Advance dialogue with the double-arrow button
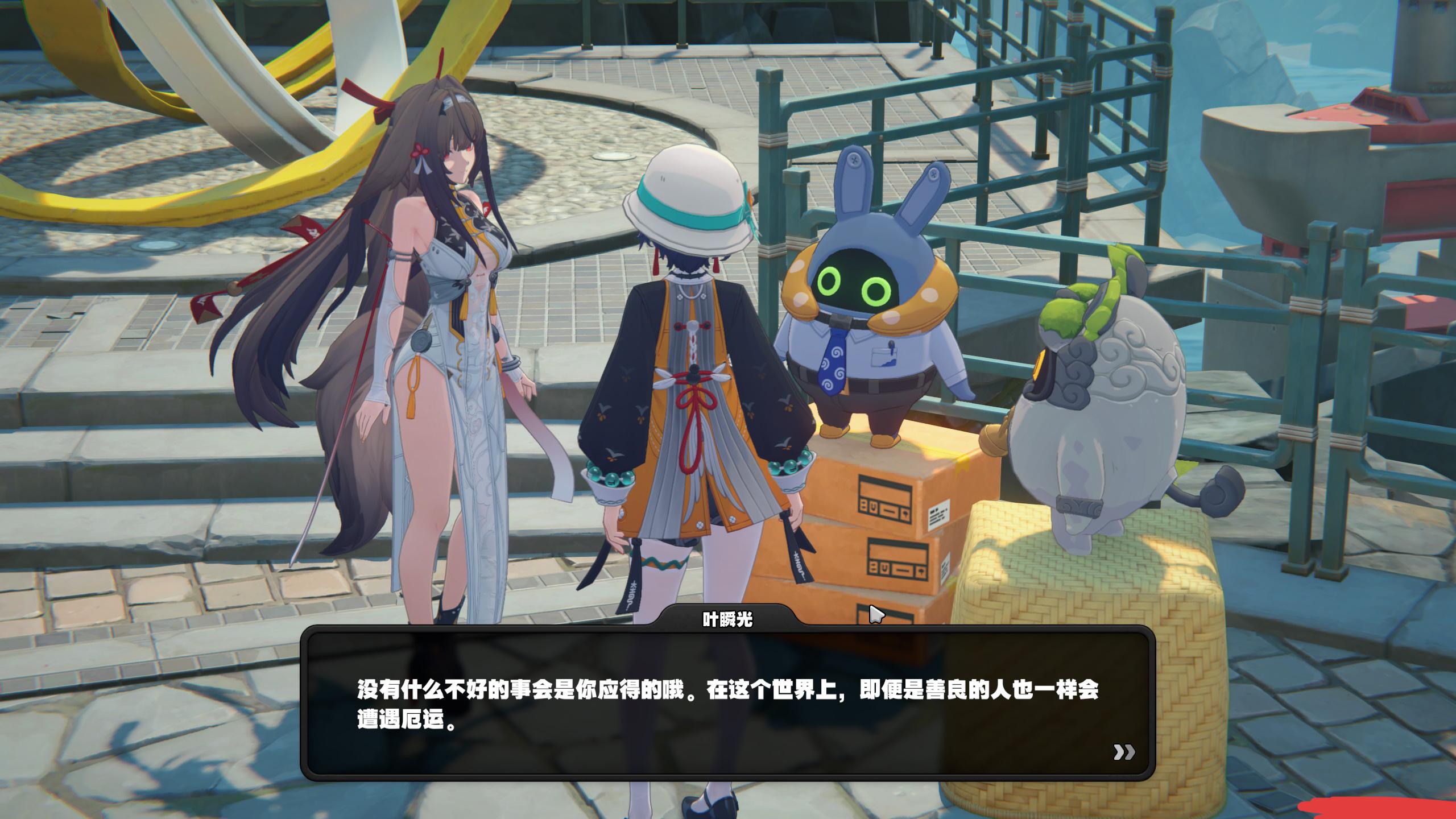Viewport: 1456px width, 819px height. (1123, 752)
